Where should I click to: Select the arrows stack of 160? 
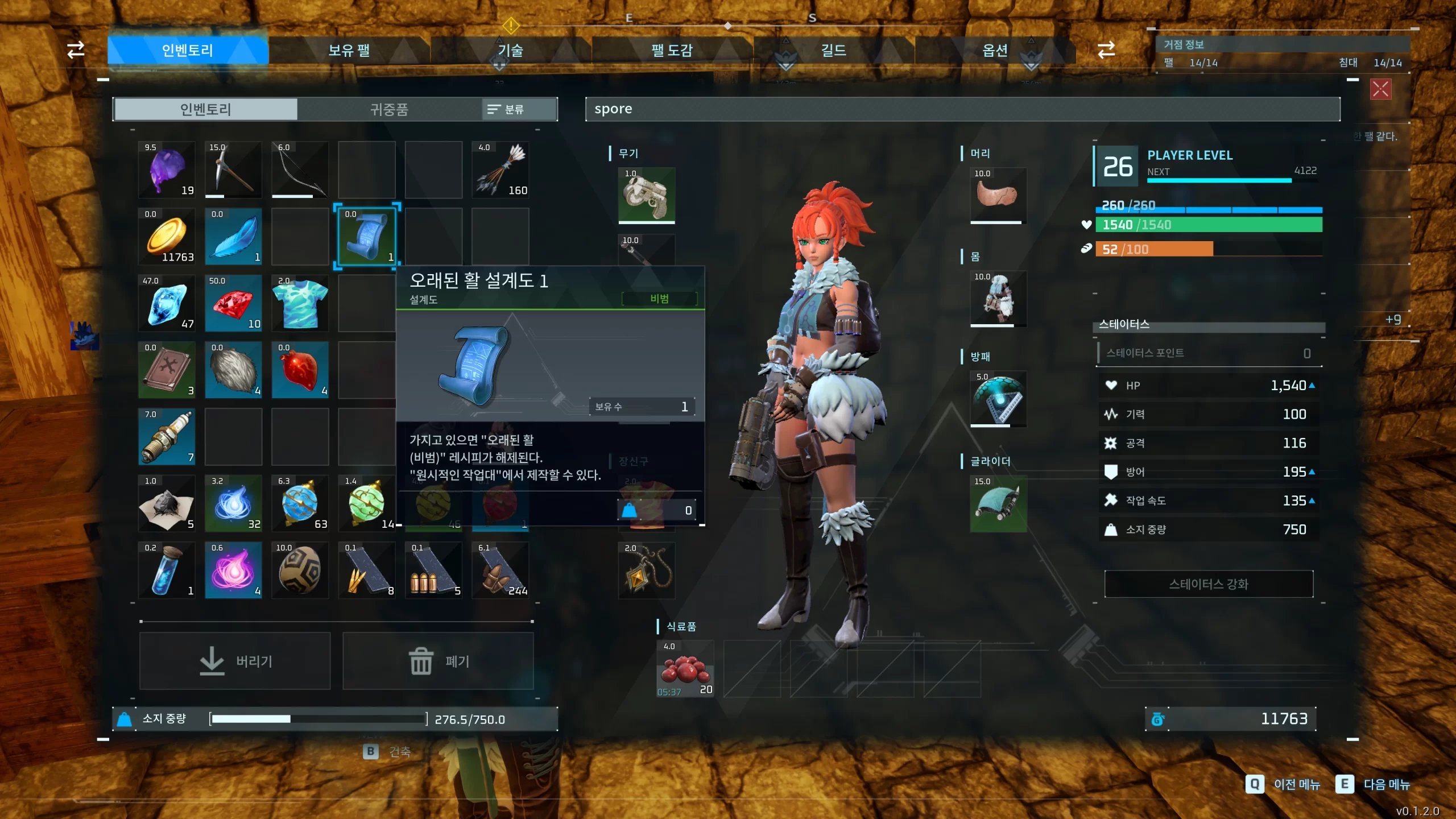[500, 169]
